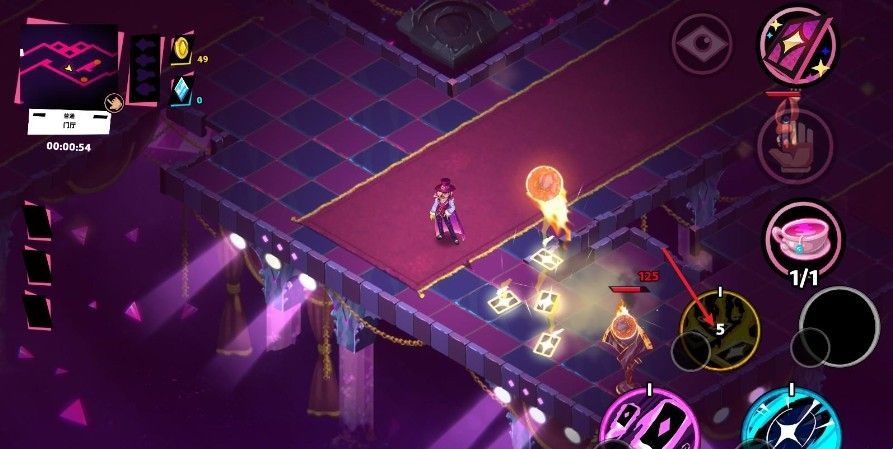This screenshot has width=893, height=449.
Task: Toggle the eye visibility button
Action: pos(702,48)
